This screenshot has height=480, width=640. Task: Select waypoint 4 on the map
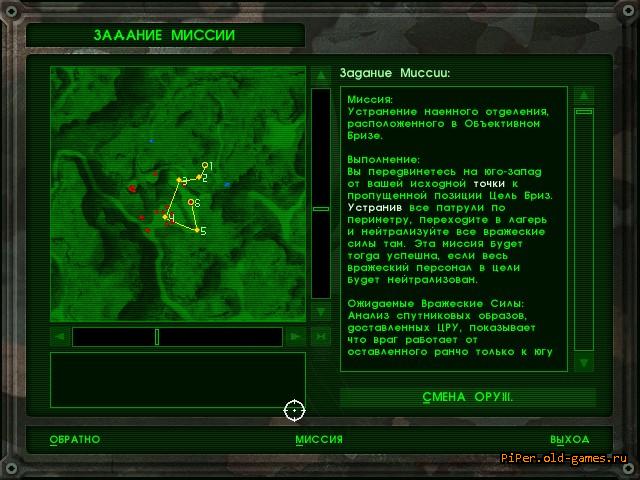tap(166, 216)
